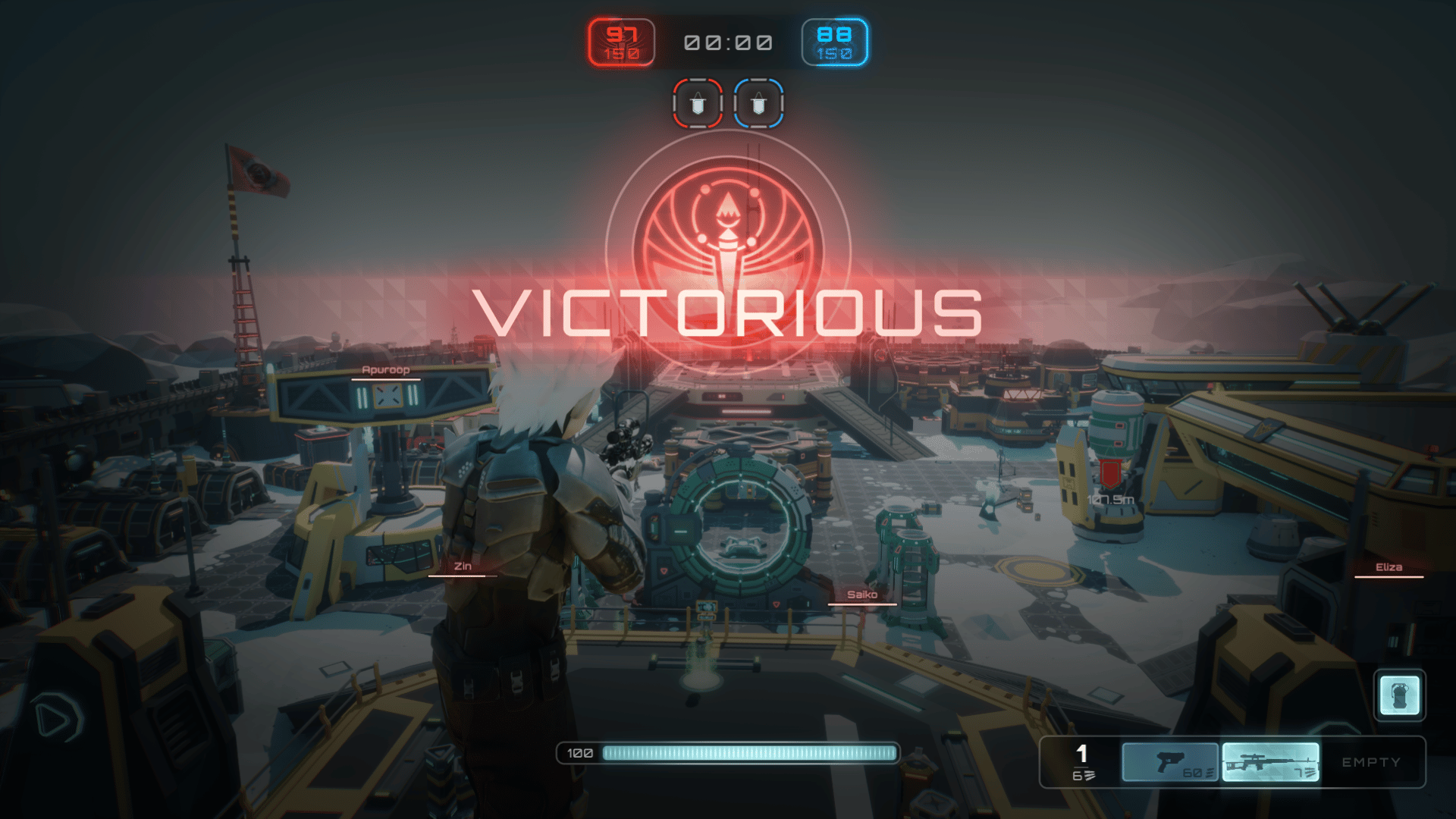Click Zin's player name label
1456x819 pixels.
tap(463, 565)
